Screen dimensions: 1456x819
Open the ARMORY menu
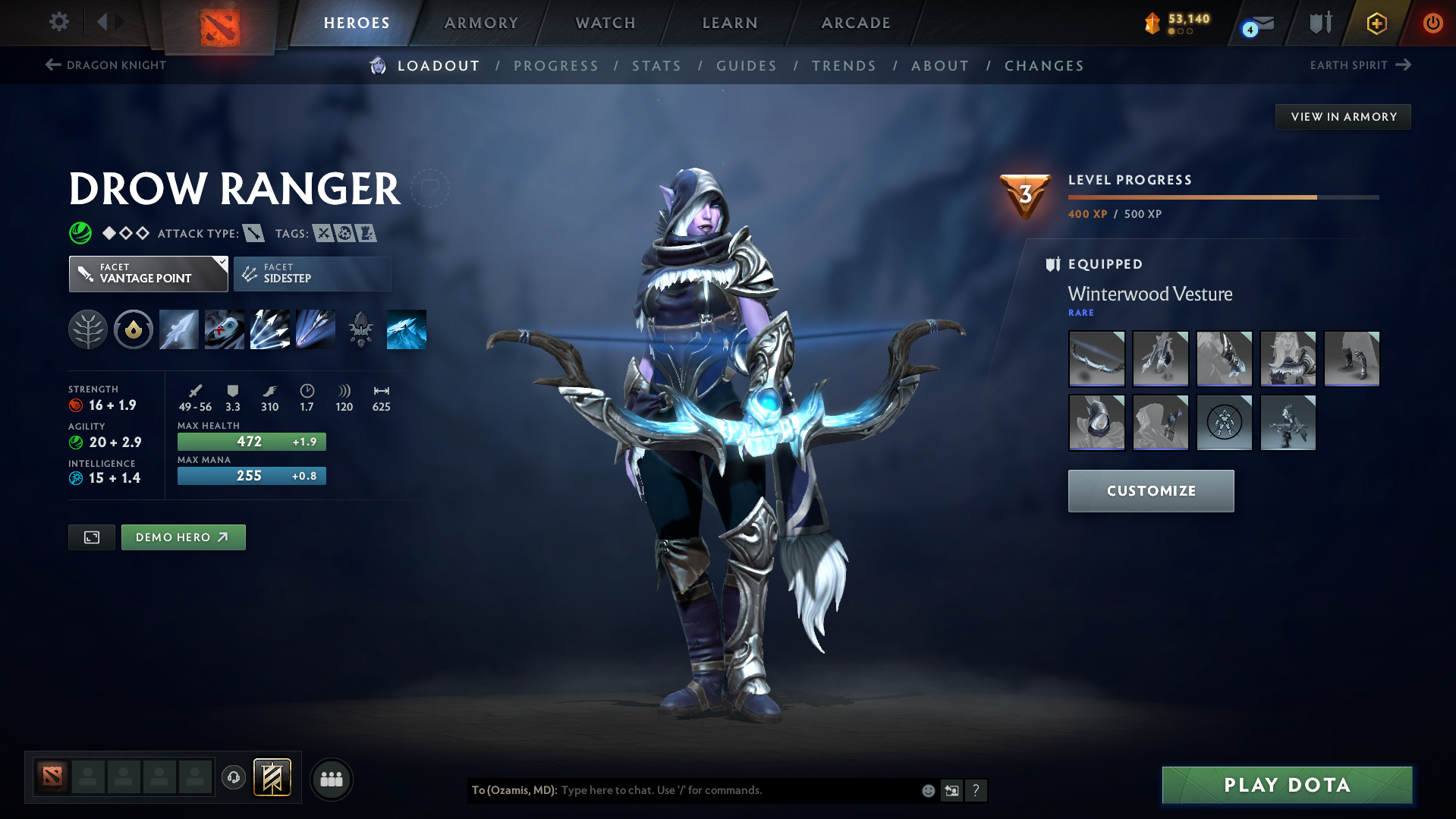(x=481, y=23)
